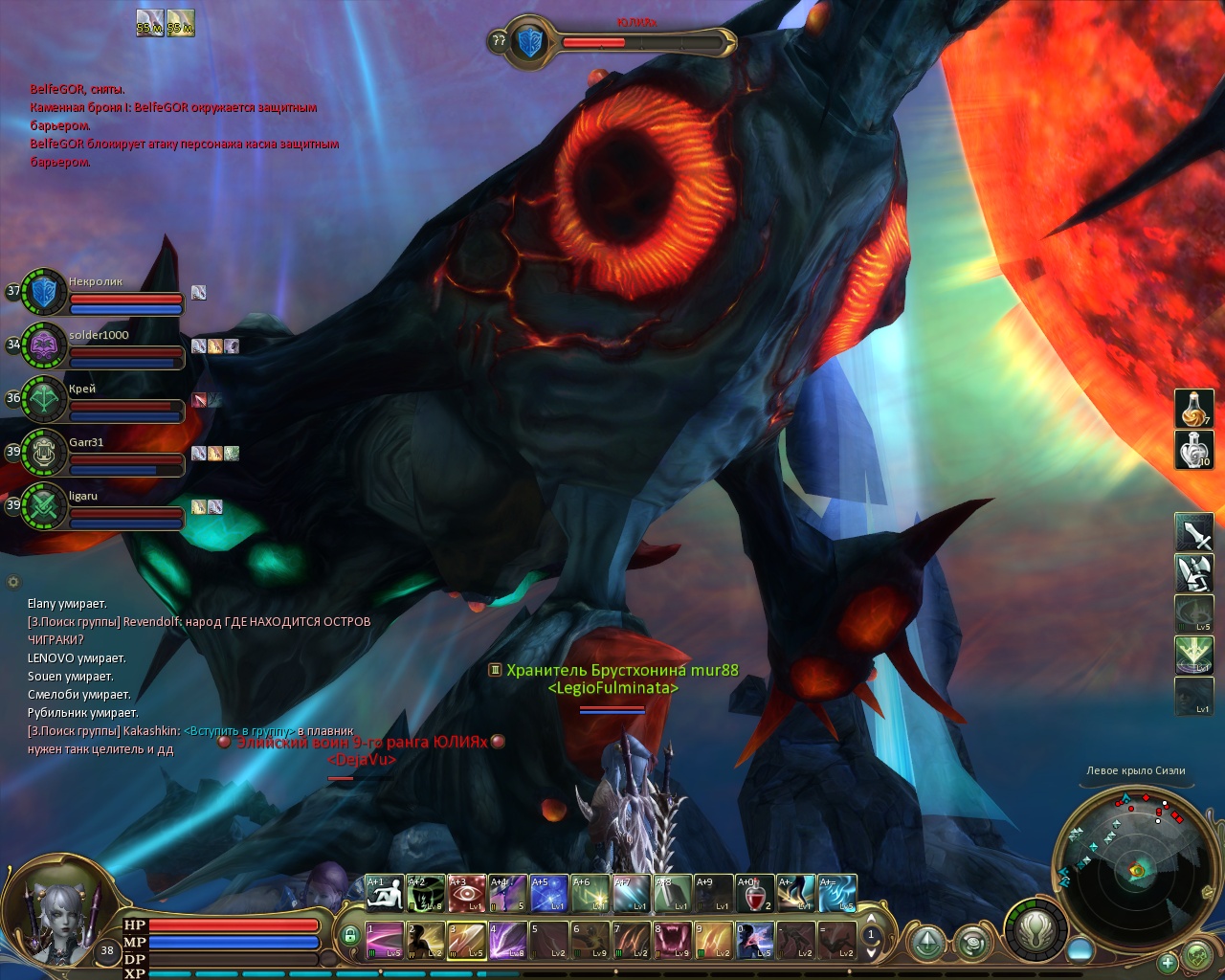Screen dimensions: 1225x980
Task: Use the orange swirl potion
Action: pos(1193,409)
